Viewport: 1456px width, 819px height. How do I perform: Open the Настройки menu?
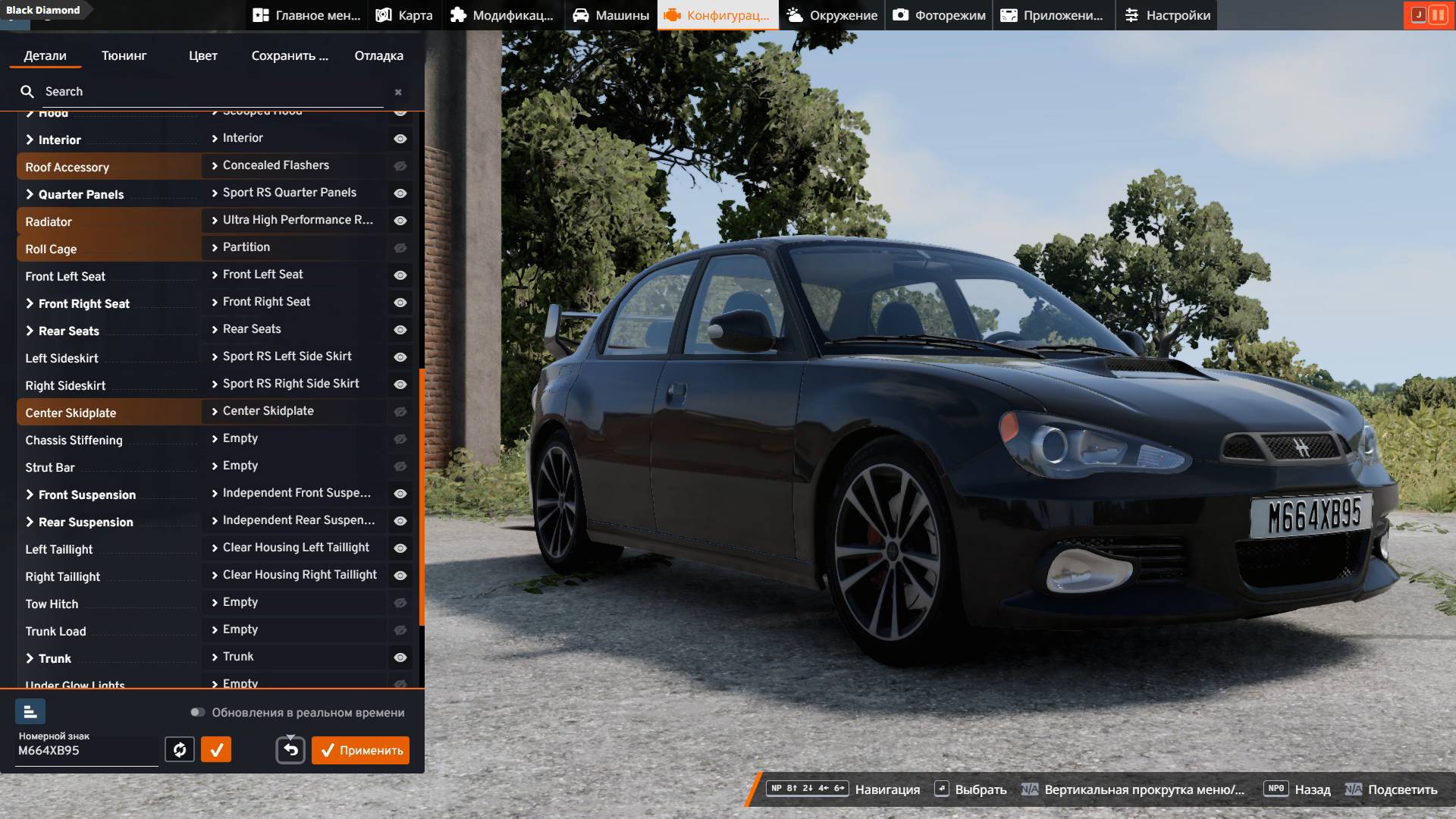coord(1166,15)
